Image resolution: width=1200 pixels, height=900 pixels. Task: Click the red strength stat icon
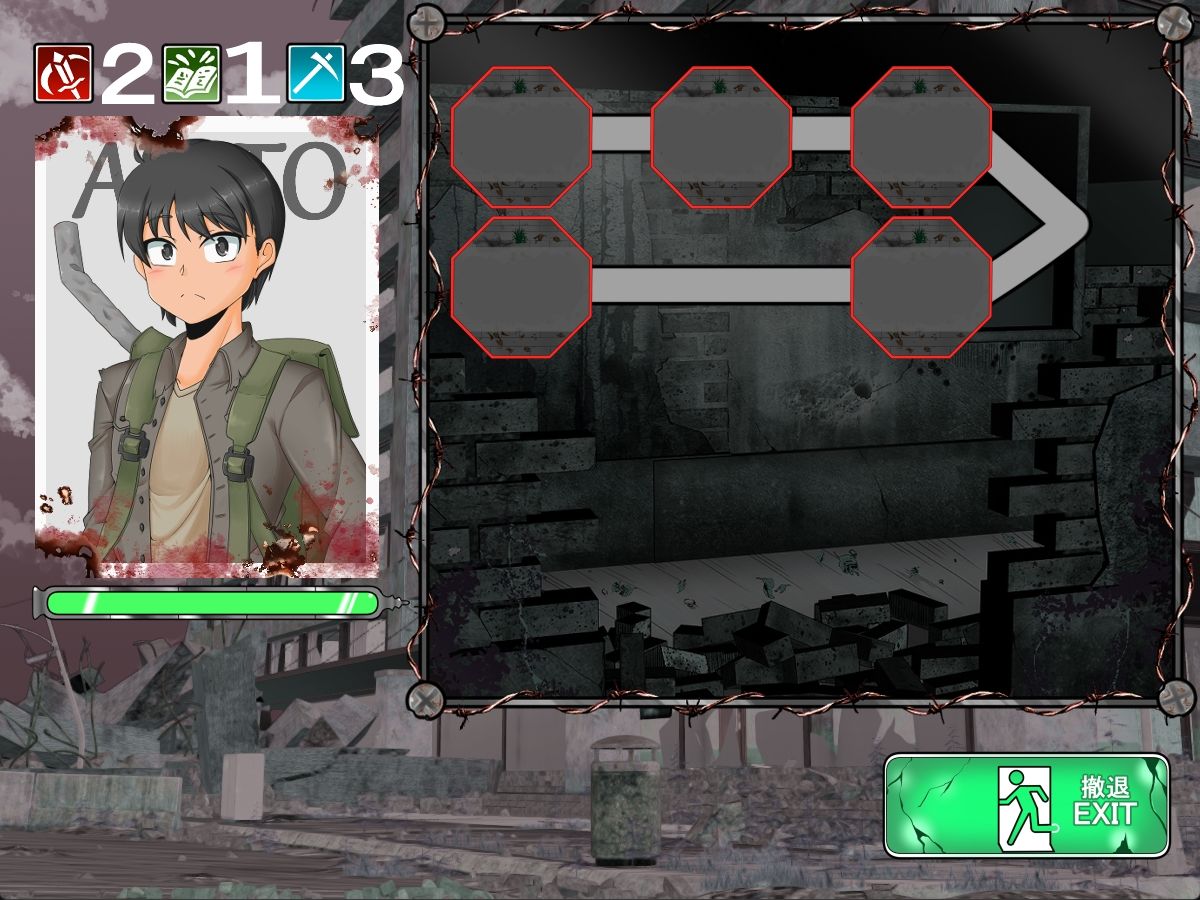pos(64,74)
